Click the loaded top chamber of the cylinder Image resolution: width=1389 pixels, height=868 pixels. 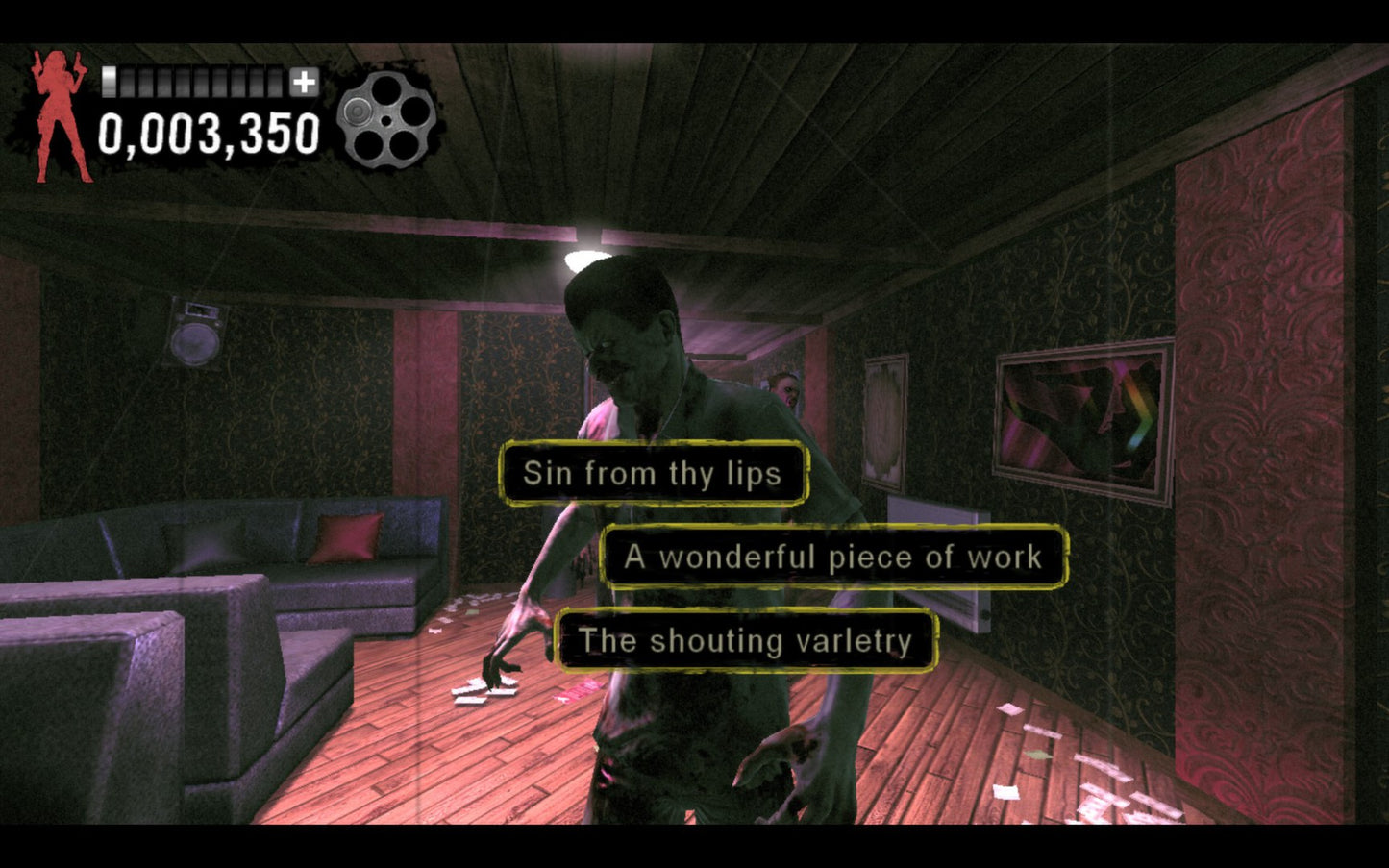click(x=358, y=112)
